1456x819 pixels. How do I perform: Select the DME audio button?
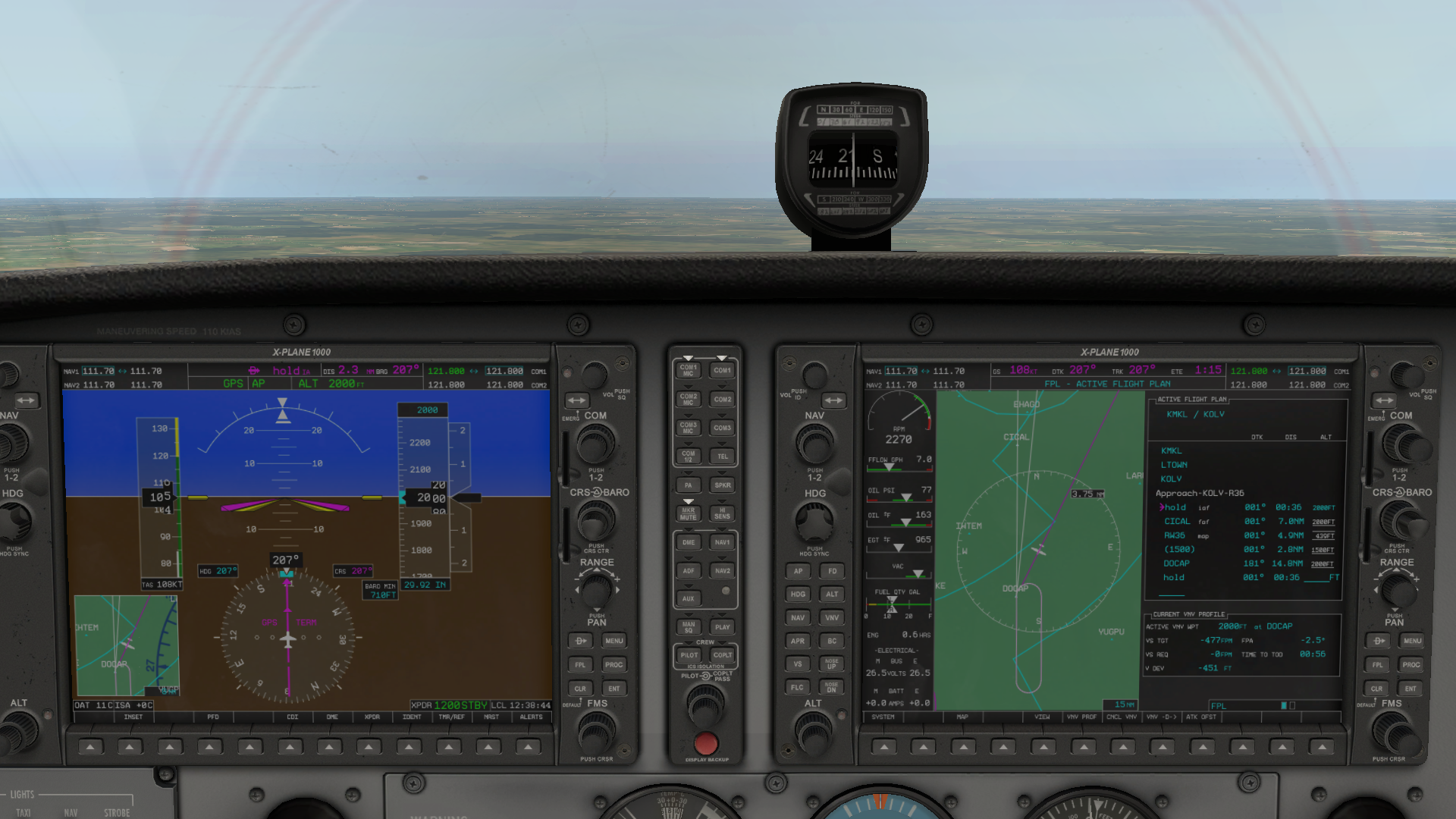tap(688, 542)
